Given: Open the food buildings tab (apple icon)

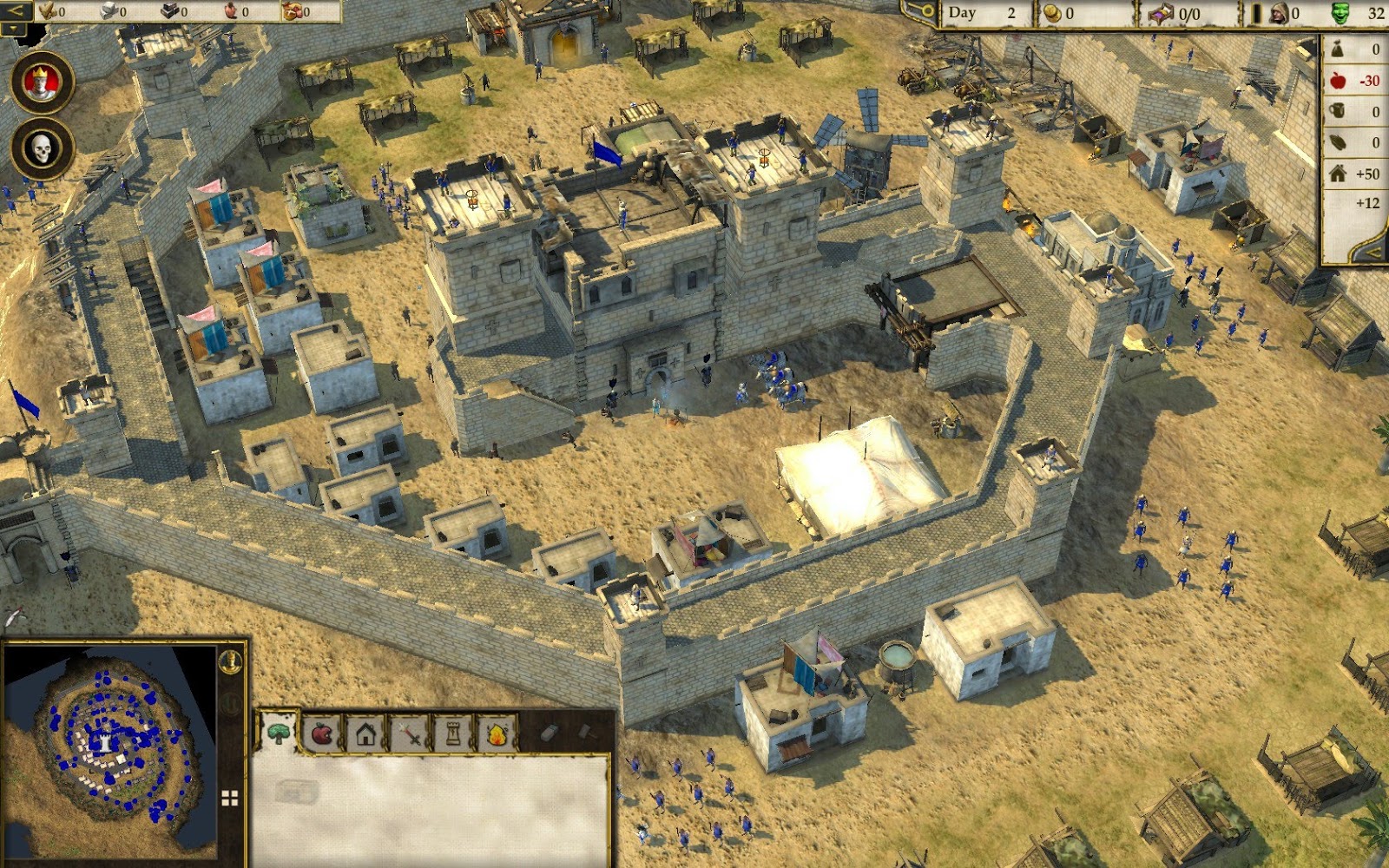Looking at the screenshot, I should point(321,733).
